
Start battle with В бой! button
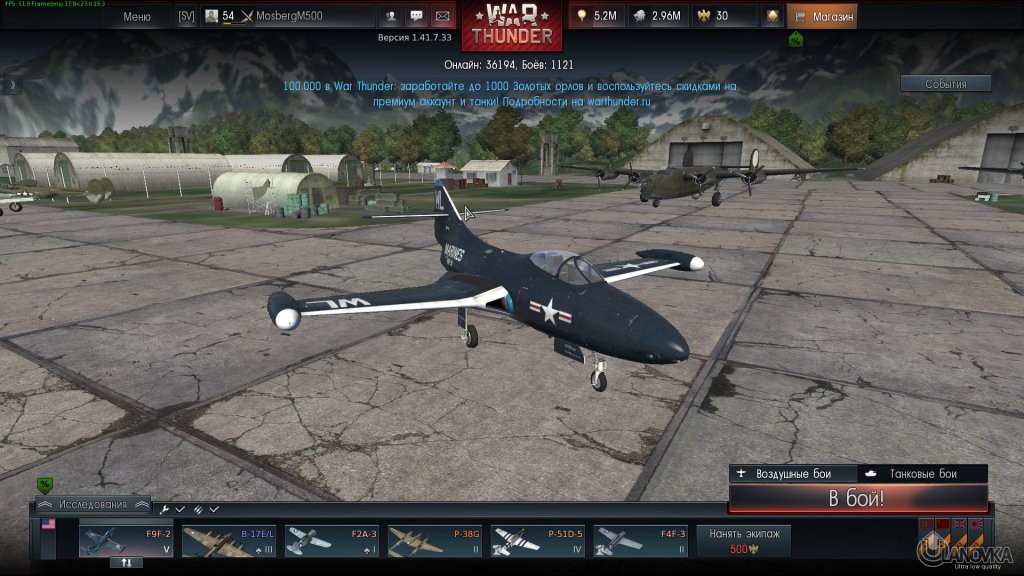[857, 499]
